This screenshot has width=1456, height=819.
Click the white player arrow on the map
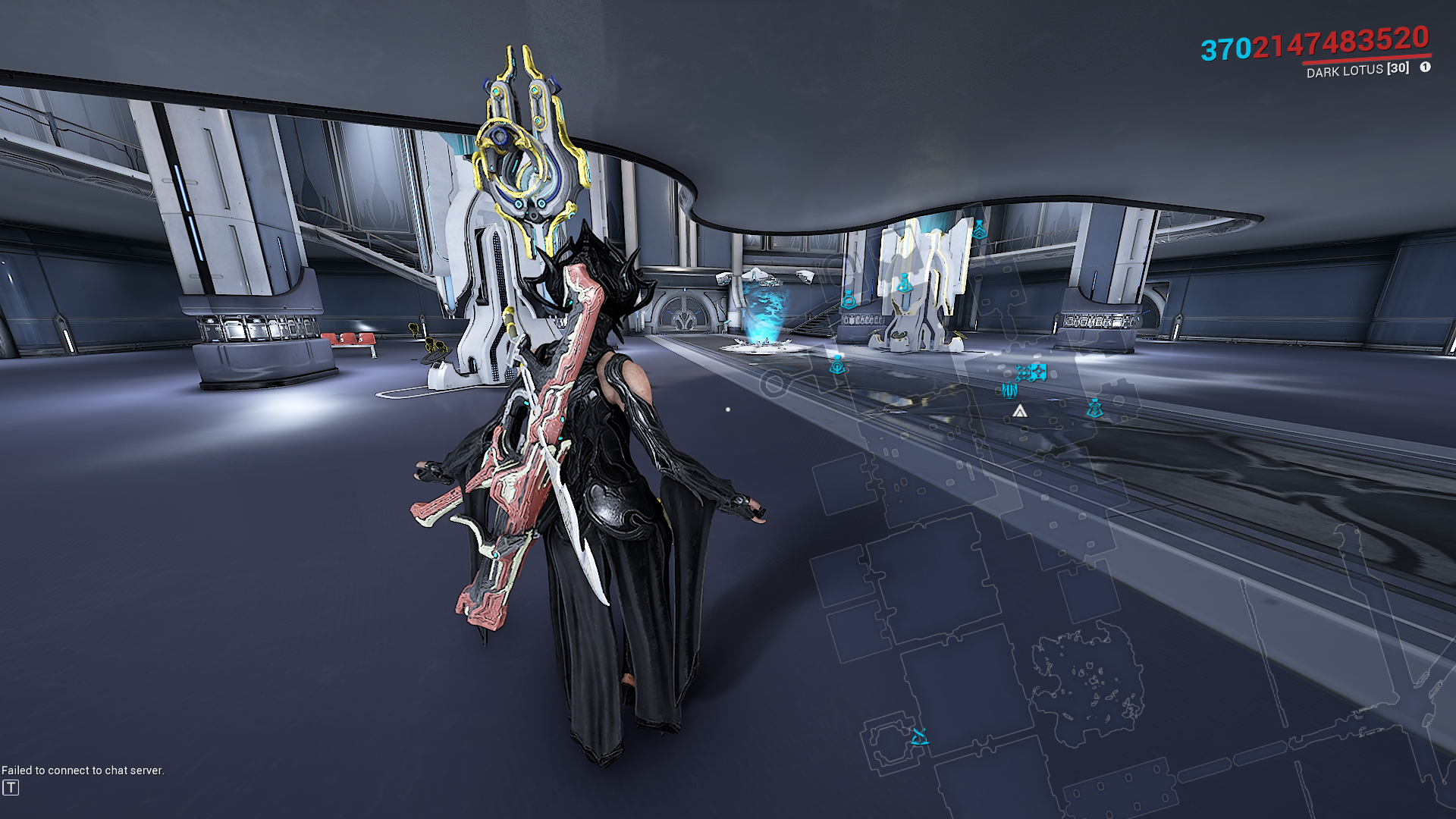click(1020, 411)
